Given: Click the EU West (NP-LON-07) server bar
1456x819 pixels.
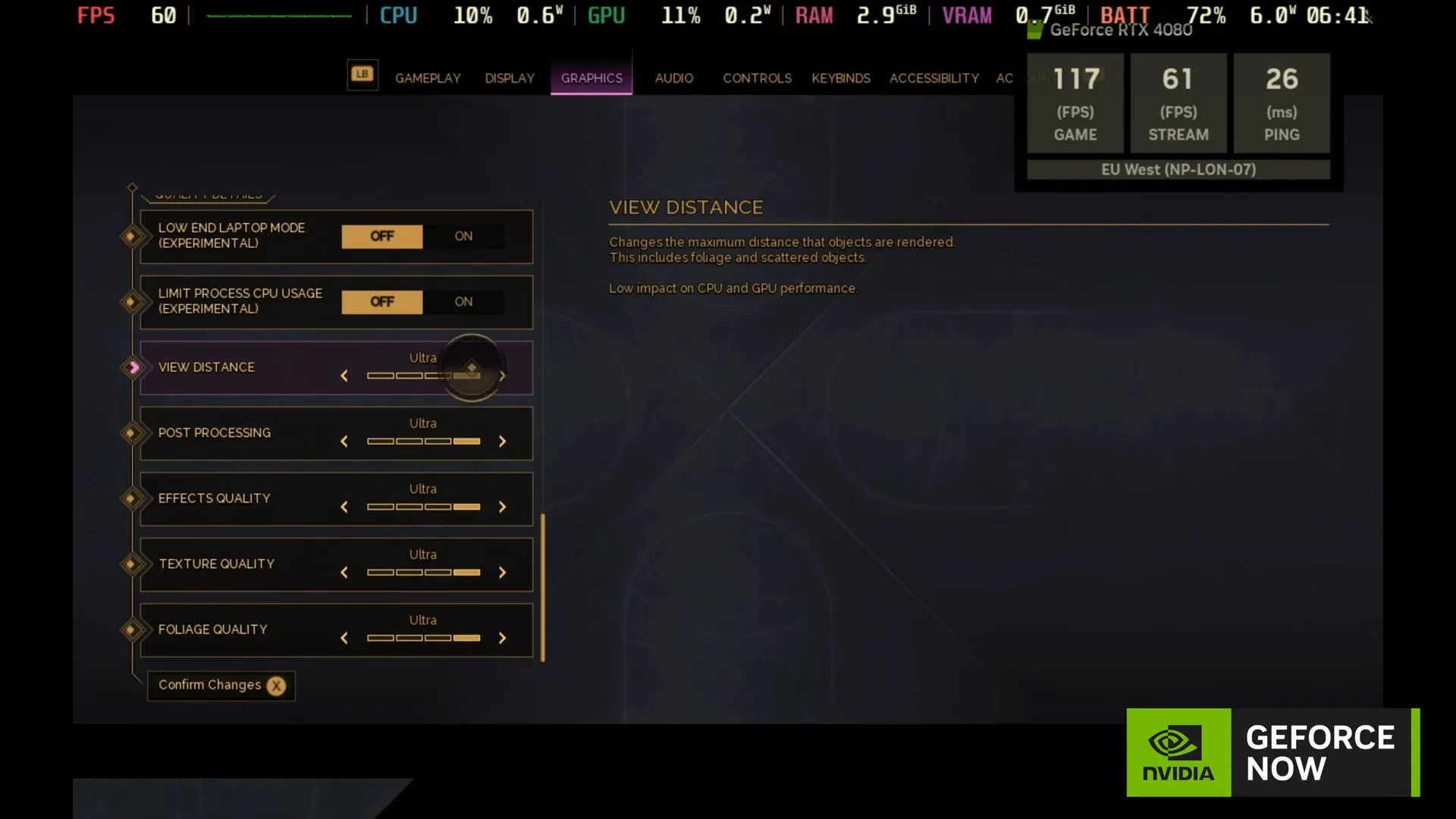Looking at the screenshot, I should point(1178,170).
